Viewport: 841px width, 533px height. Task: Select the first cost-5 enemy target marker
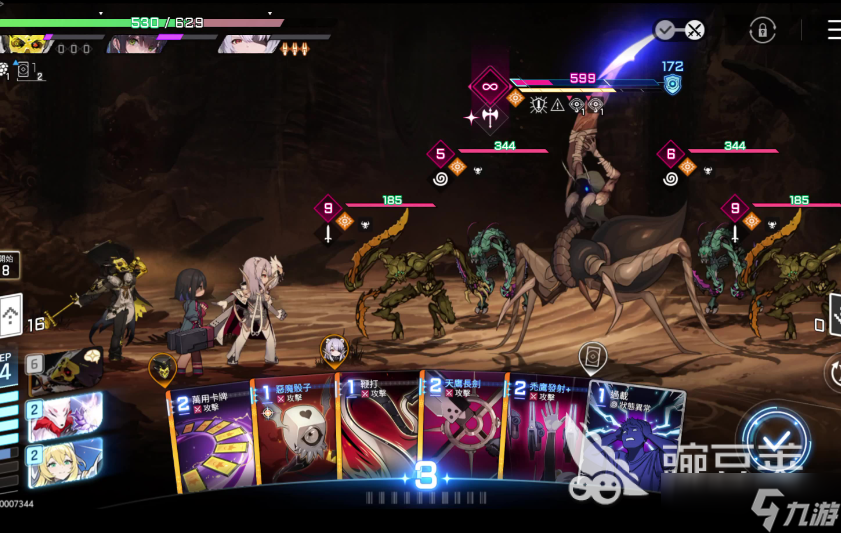click(441, 154)
